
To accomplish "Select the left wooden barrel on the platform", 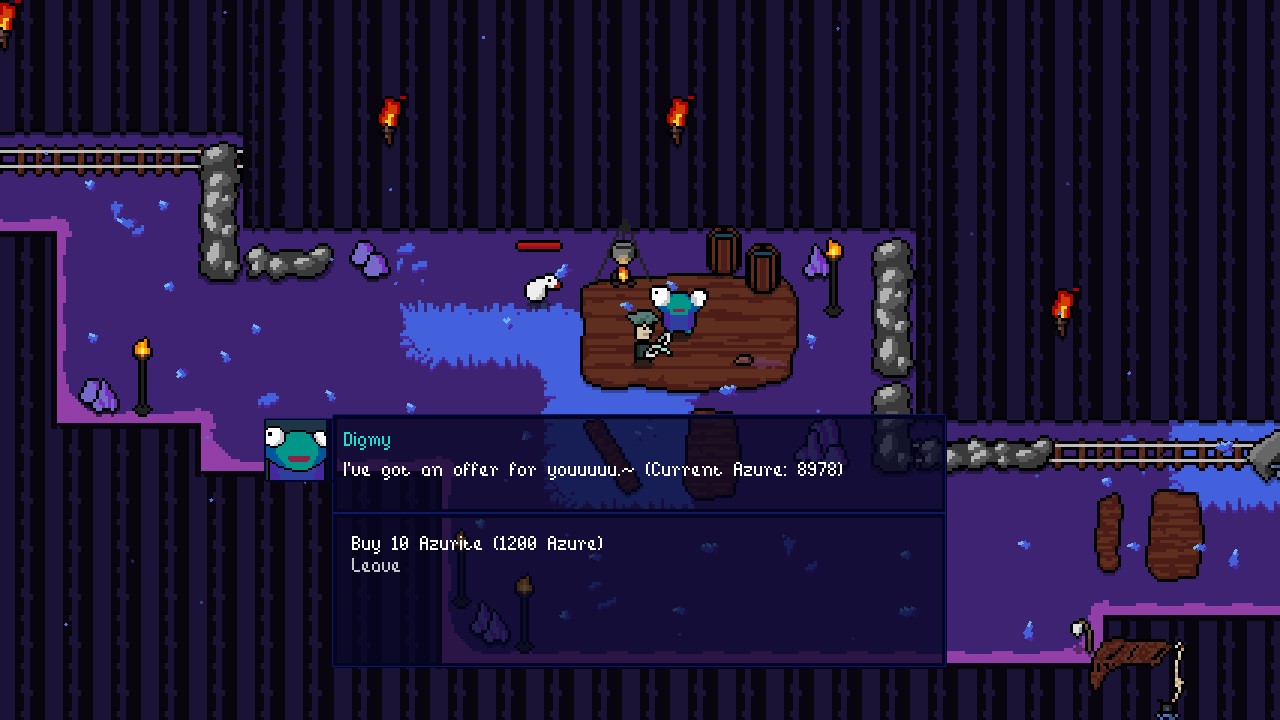I will click(x=723, y=250).
